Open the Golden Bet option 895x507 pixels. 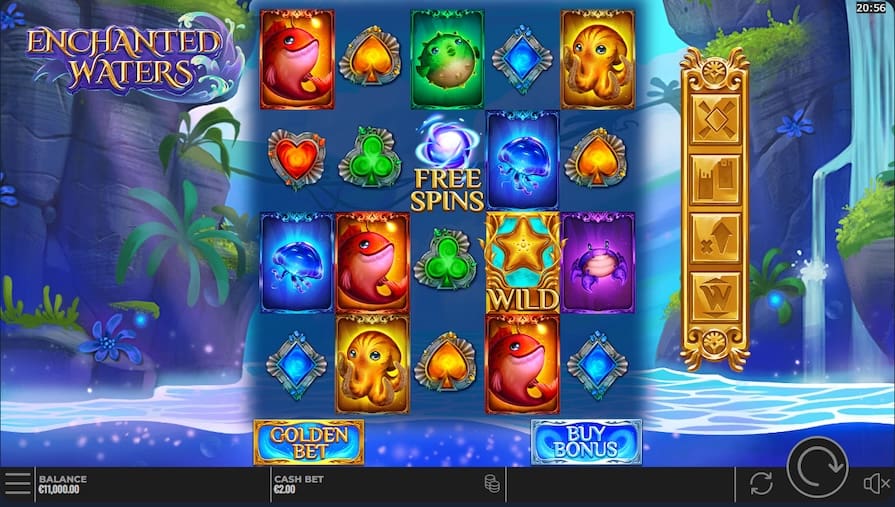point(308,442)
